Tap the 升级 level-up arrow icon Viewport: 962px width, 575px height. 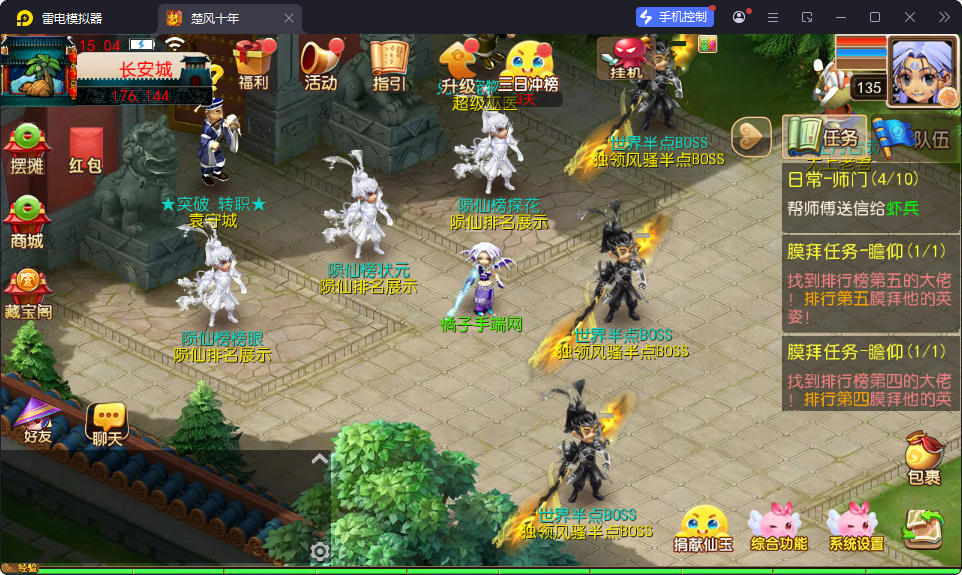458,66
